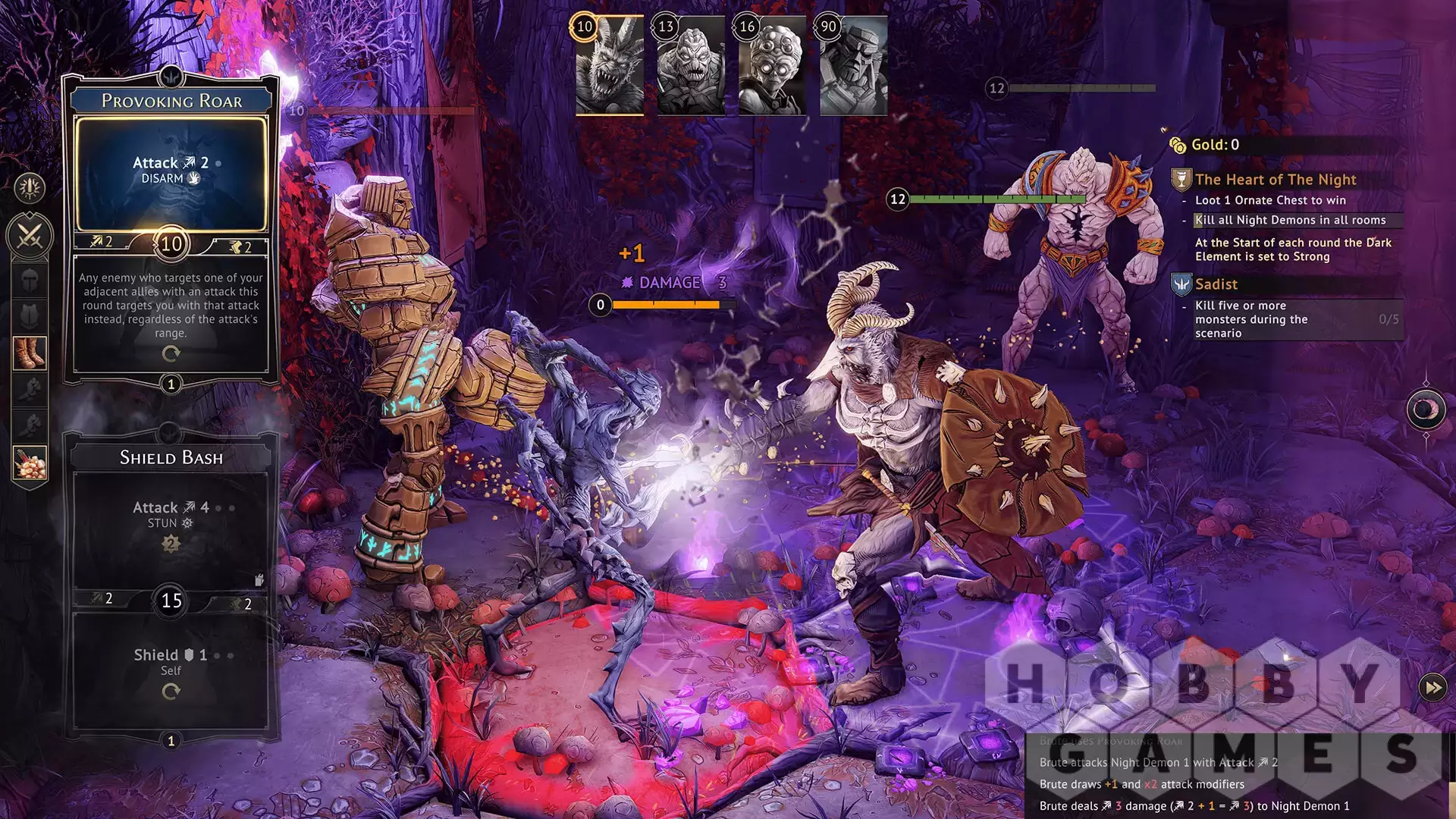Use the leather boots item slot

[x=30, y=353]
